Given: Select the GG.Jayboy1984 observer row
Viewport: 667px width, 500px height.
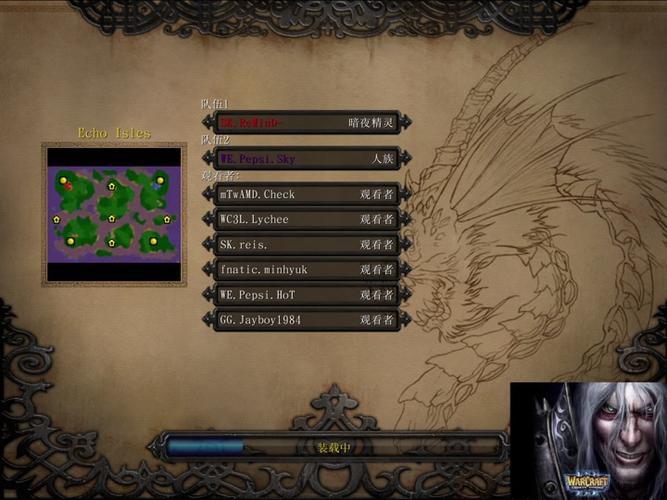Looking at the screenshot, I should pos(306,320).
